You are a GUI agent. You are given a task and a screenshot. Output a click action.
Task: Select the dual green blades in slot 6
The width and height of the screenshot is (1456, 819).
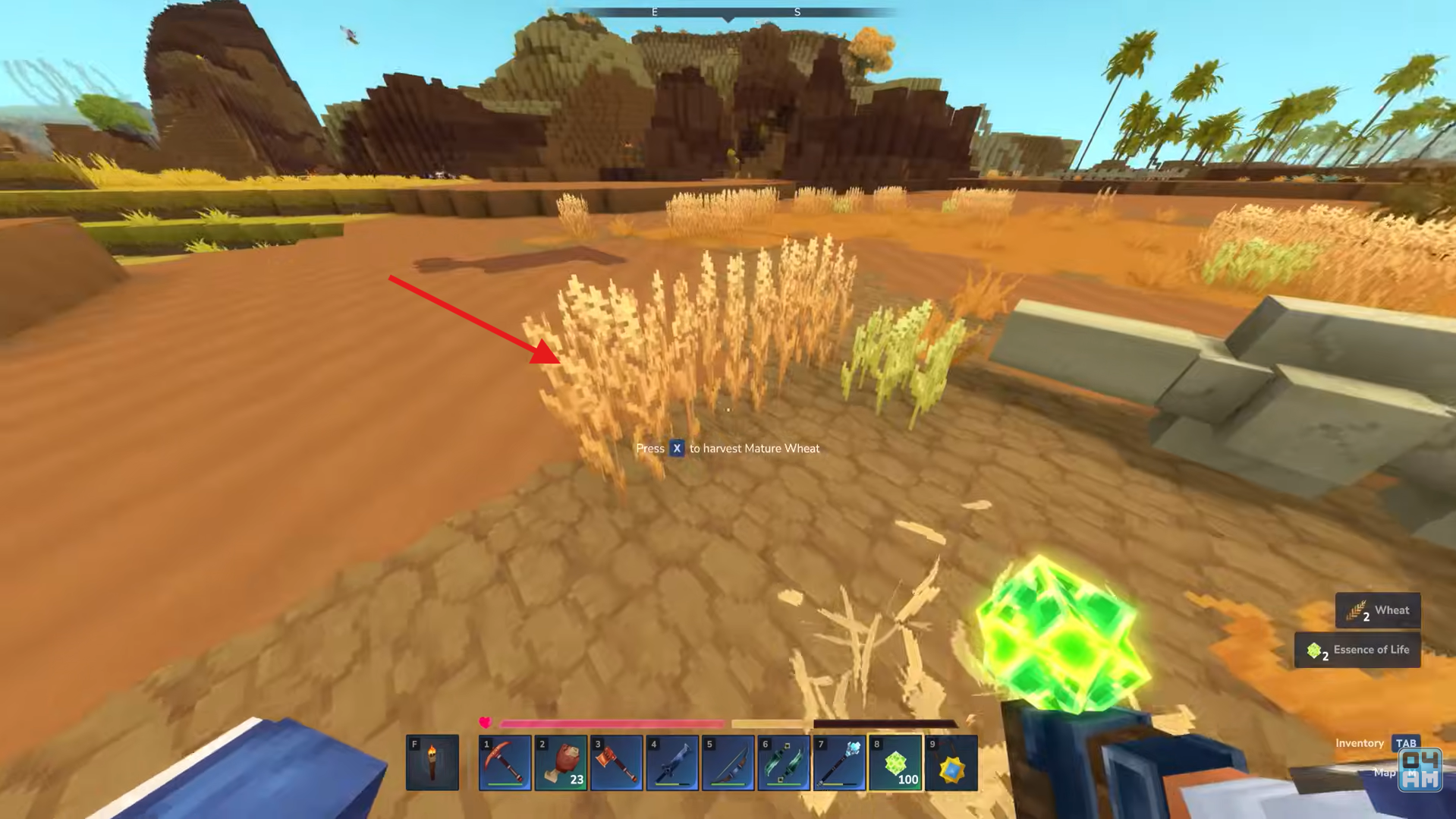(783, 762)
